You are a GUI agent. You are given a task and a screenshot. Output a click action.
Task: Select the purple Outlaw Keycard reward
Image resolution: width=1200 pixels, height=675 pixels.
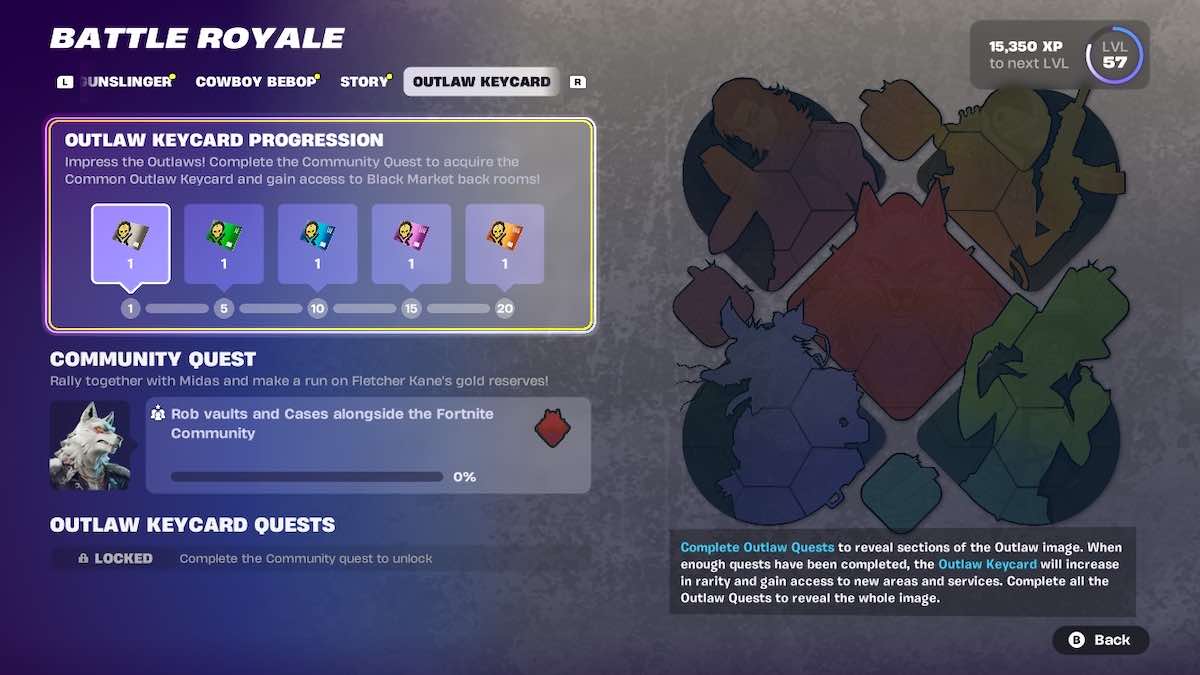tap(411, 244)
